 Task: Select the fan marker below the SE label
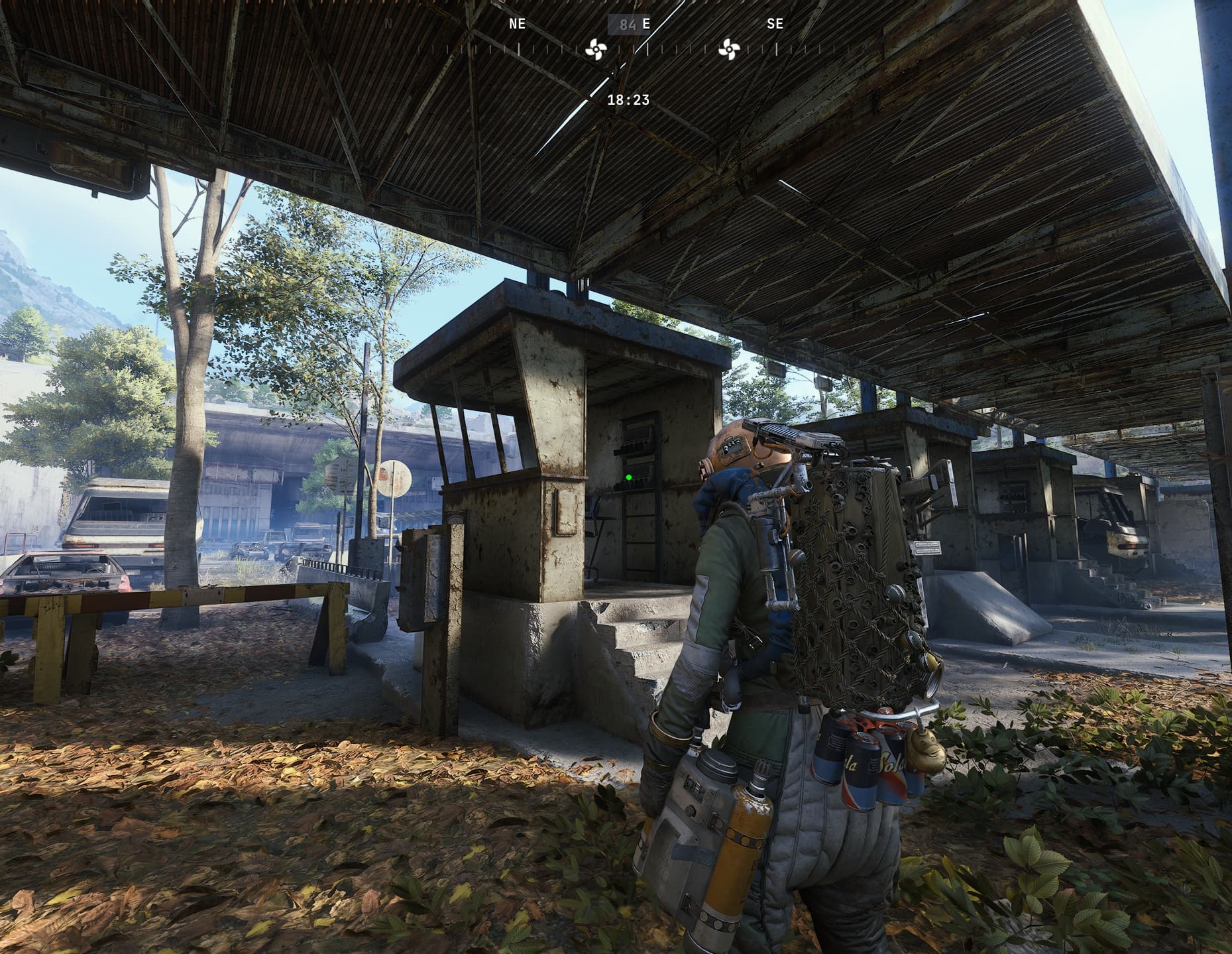729,48
